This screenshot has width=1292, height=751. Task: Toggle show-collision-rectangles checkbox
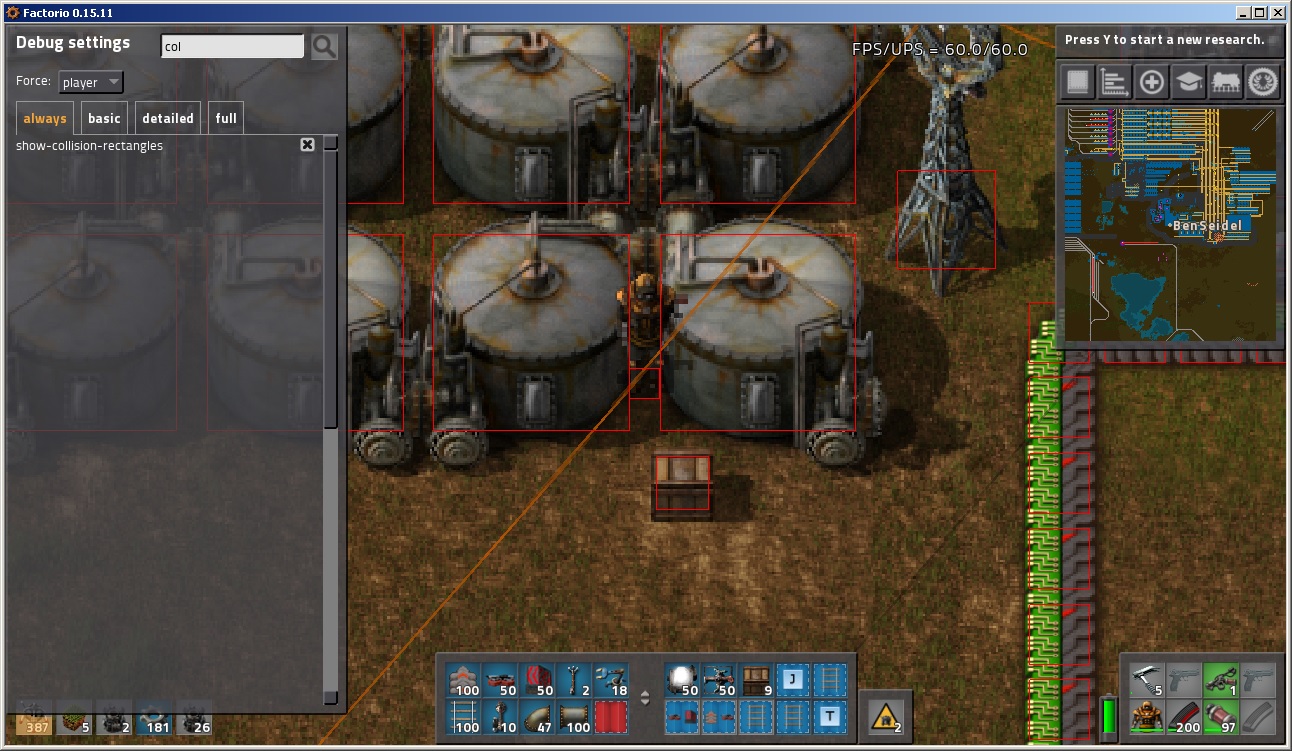(307, 145)
